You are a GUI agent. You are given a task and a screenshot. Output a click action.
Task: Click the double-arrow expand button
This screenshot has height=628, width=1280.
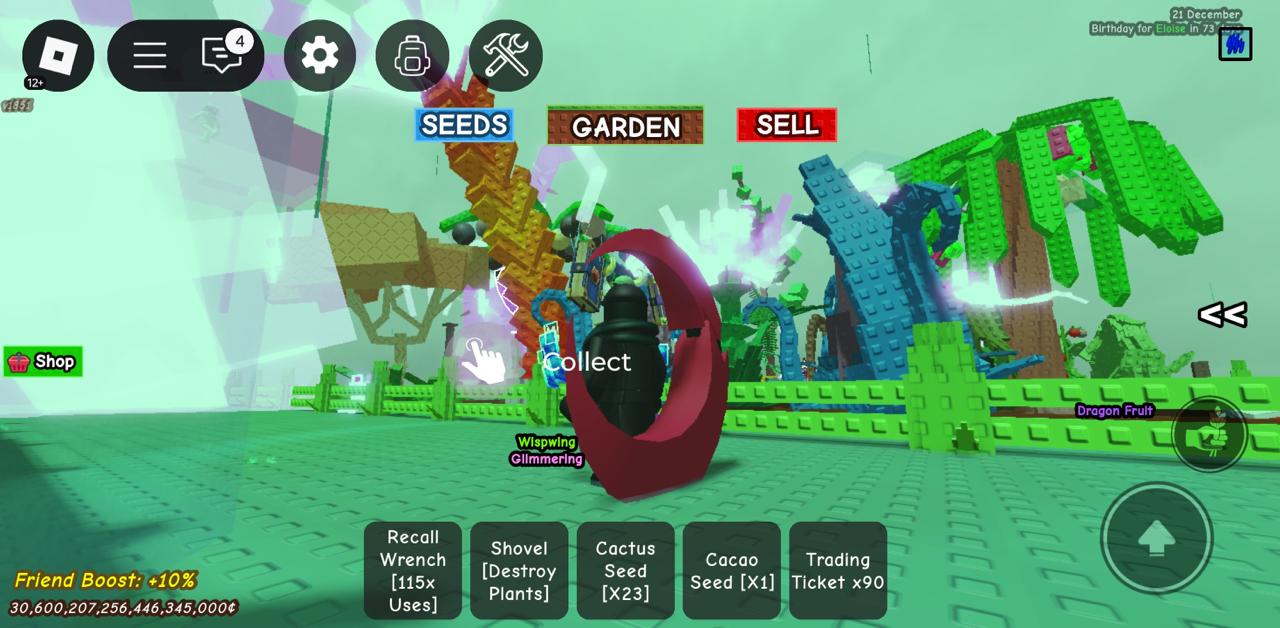click(1222, 315)
